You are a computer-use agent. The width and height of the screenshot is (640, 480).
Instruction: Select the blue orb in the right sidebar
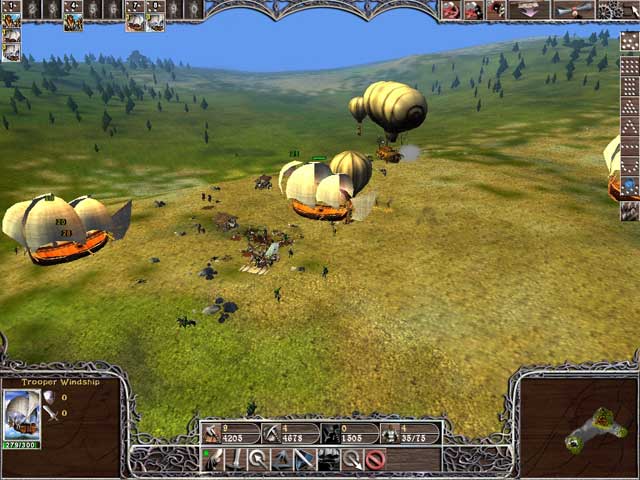(629, 186)
